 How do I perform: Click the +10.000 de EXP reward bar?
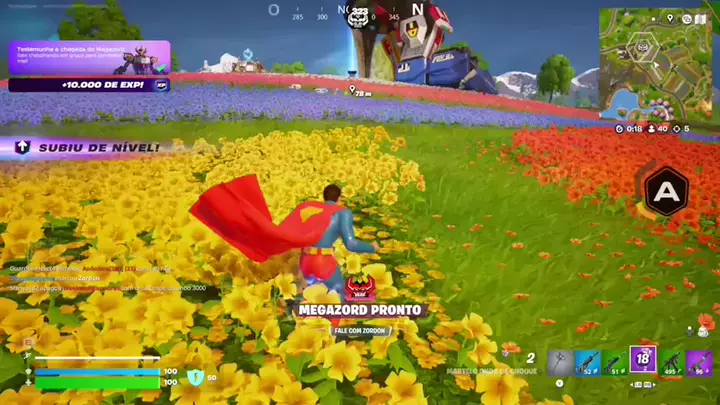[89, 85]
